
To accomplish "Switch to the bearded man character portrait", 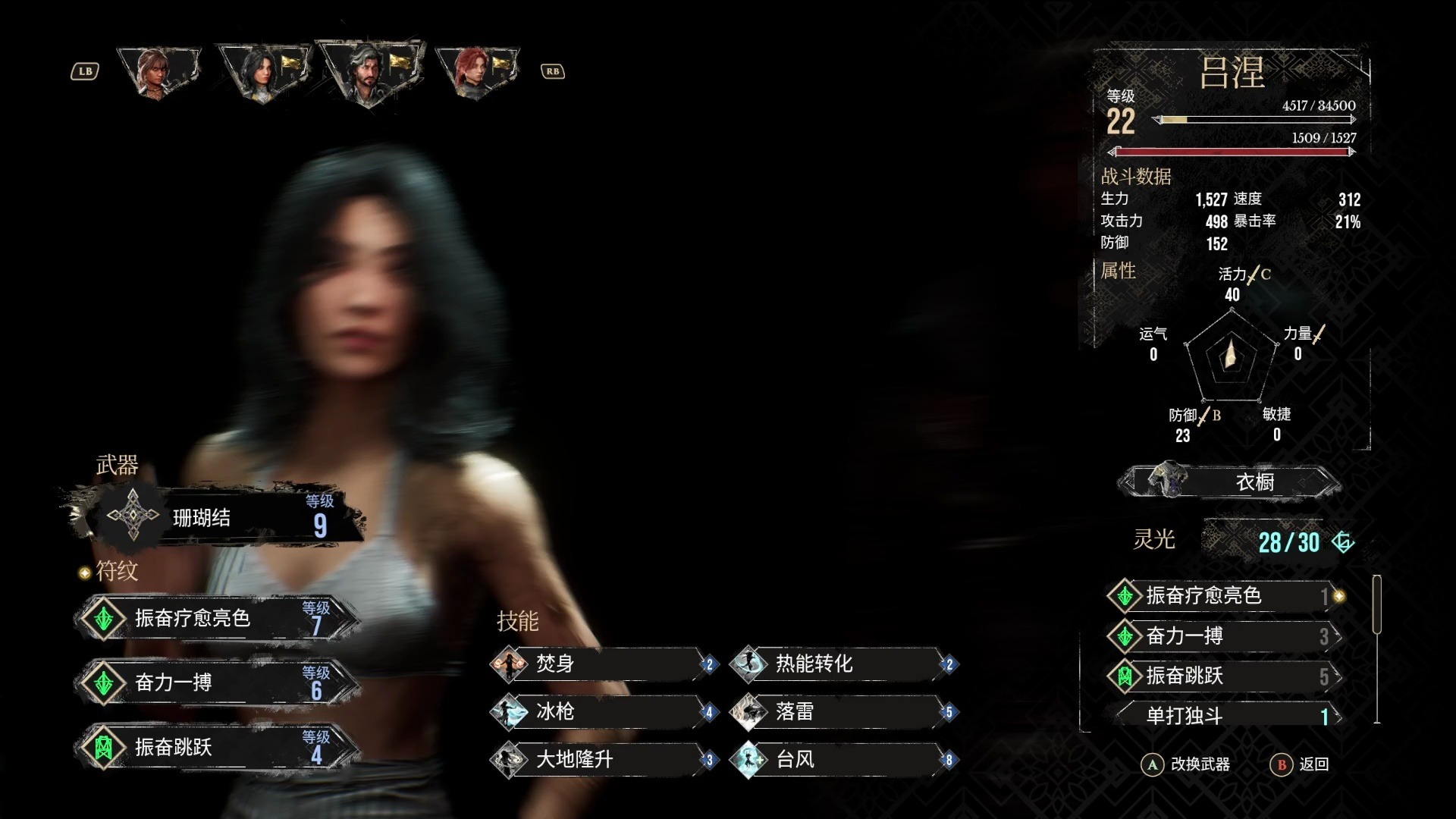I will click(369, 72).
